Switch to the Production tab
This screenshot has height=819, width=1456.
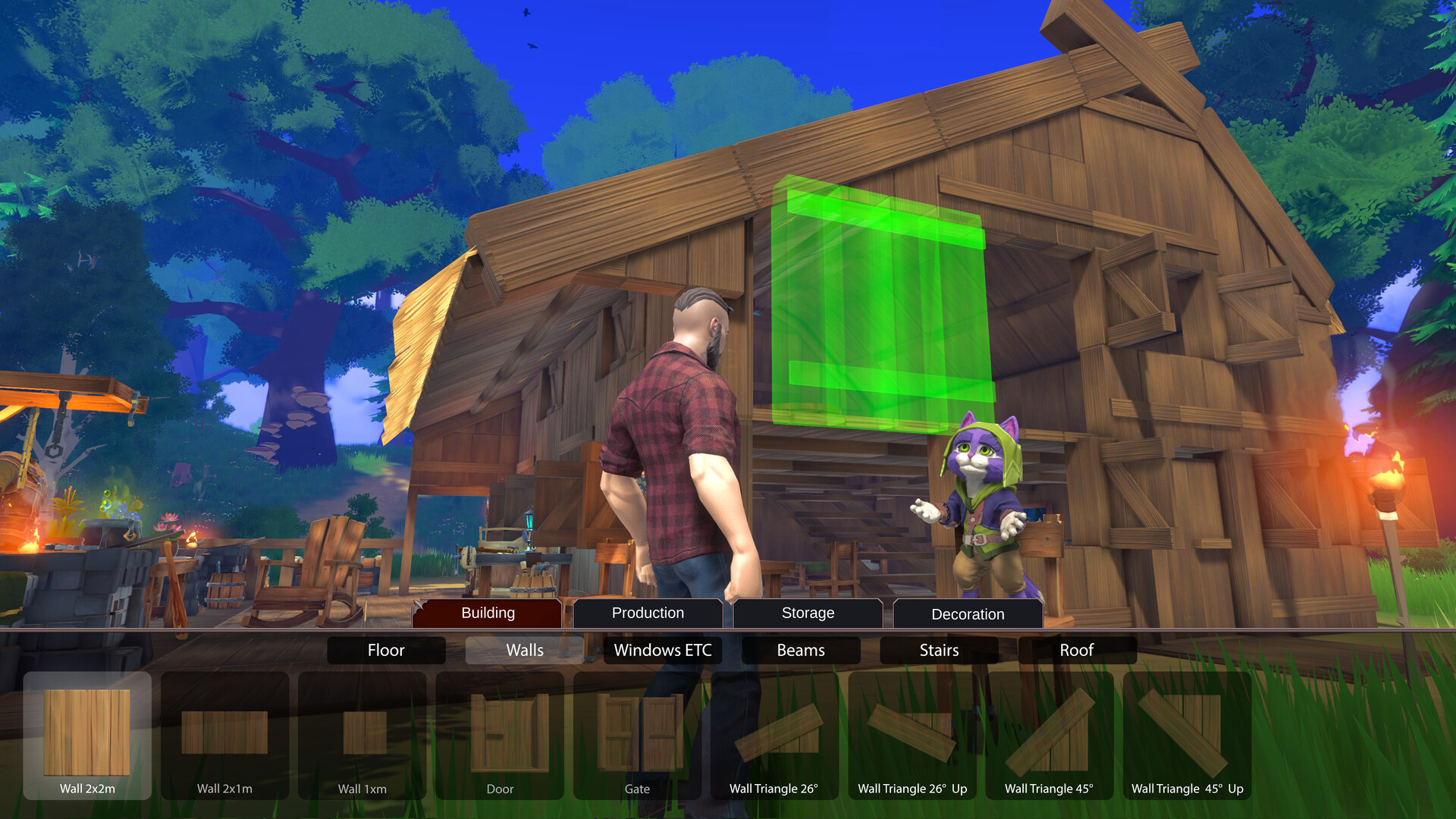pyautogui.click(x=647, y=613)
